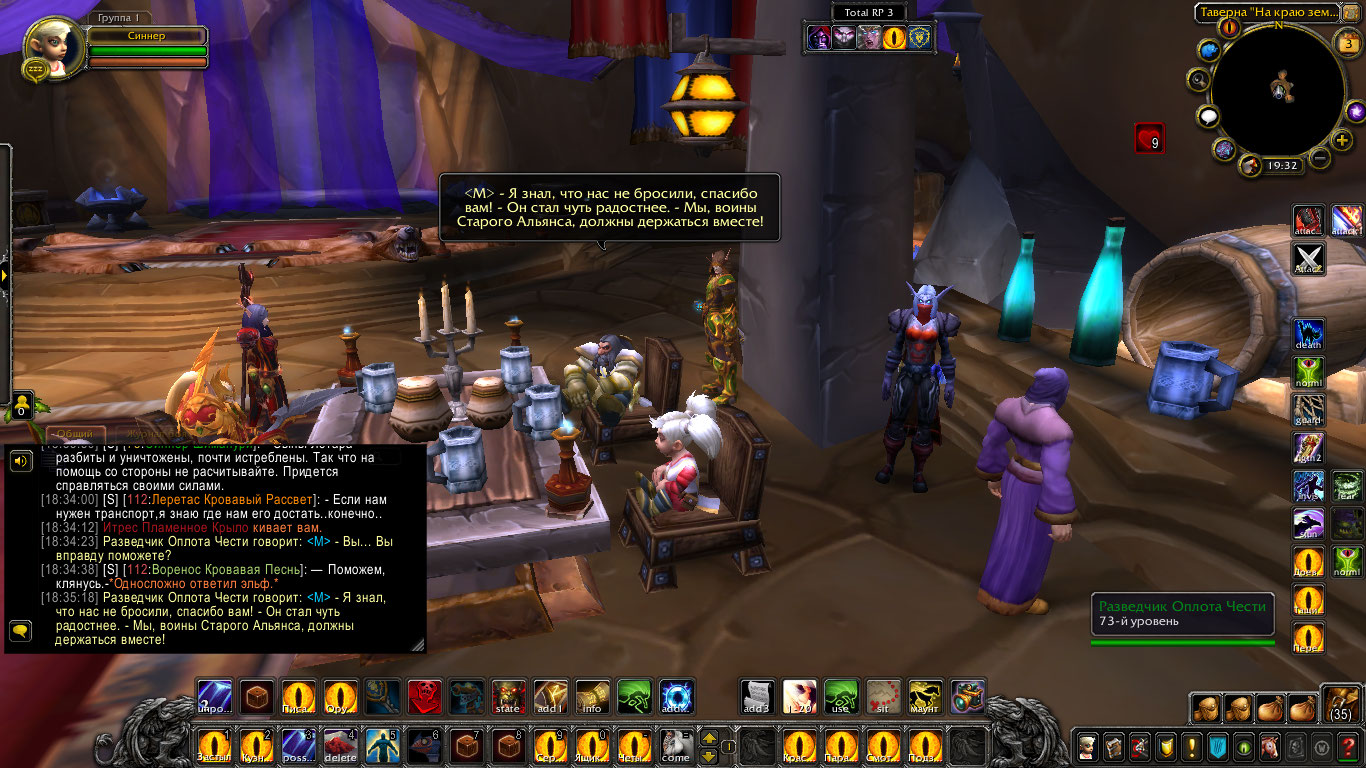
Task: Open the character info micro button
Action: 1087,746
